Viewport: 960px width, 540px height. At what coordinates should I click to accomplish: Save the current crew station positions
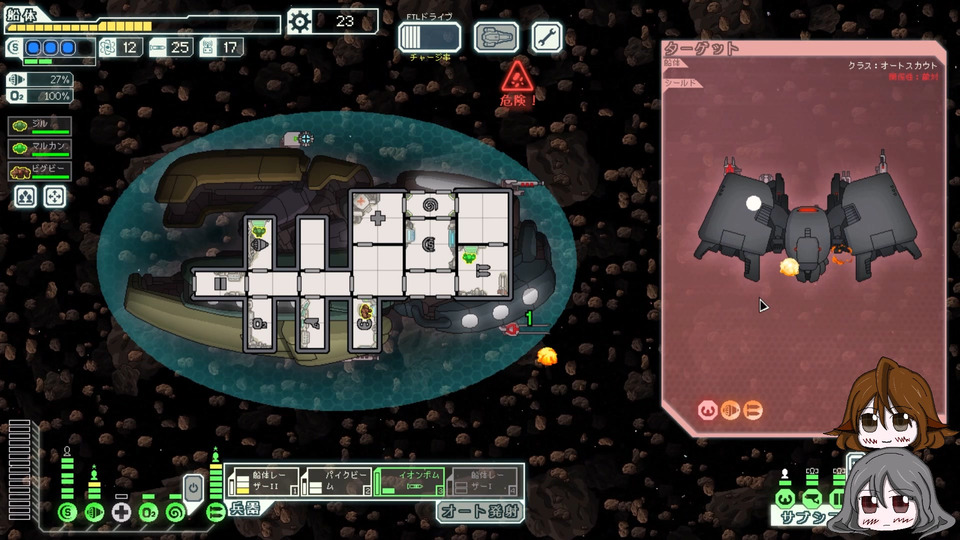click(x=26, y=197)
